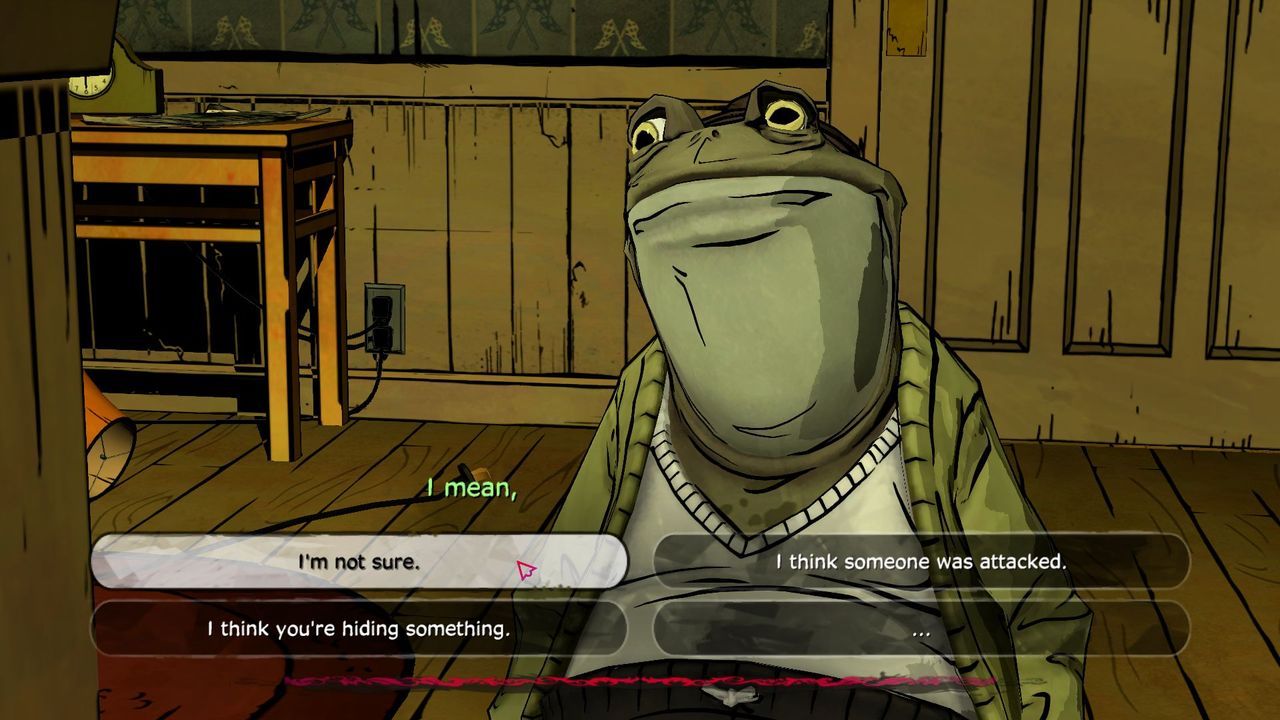Select "I think someone was attacked."
The width and height of the screenshot is (1280, 720).
pos(921,562)
